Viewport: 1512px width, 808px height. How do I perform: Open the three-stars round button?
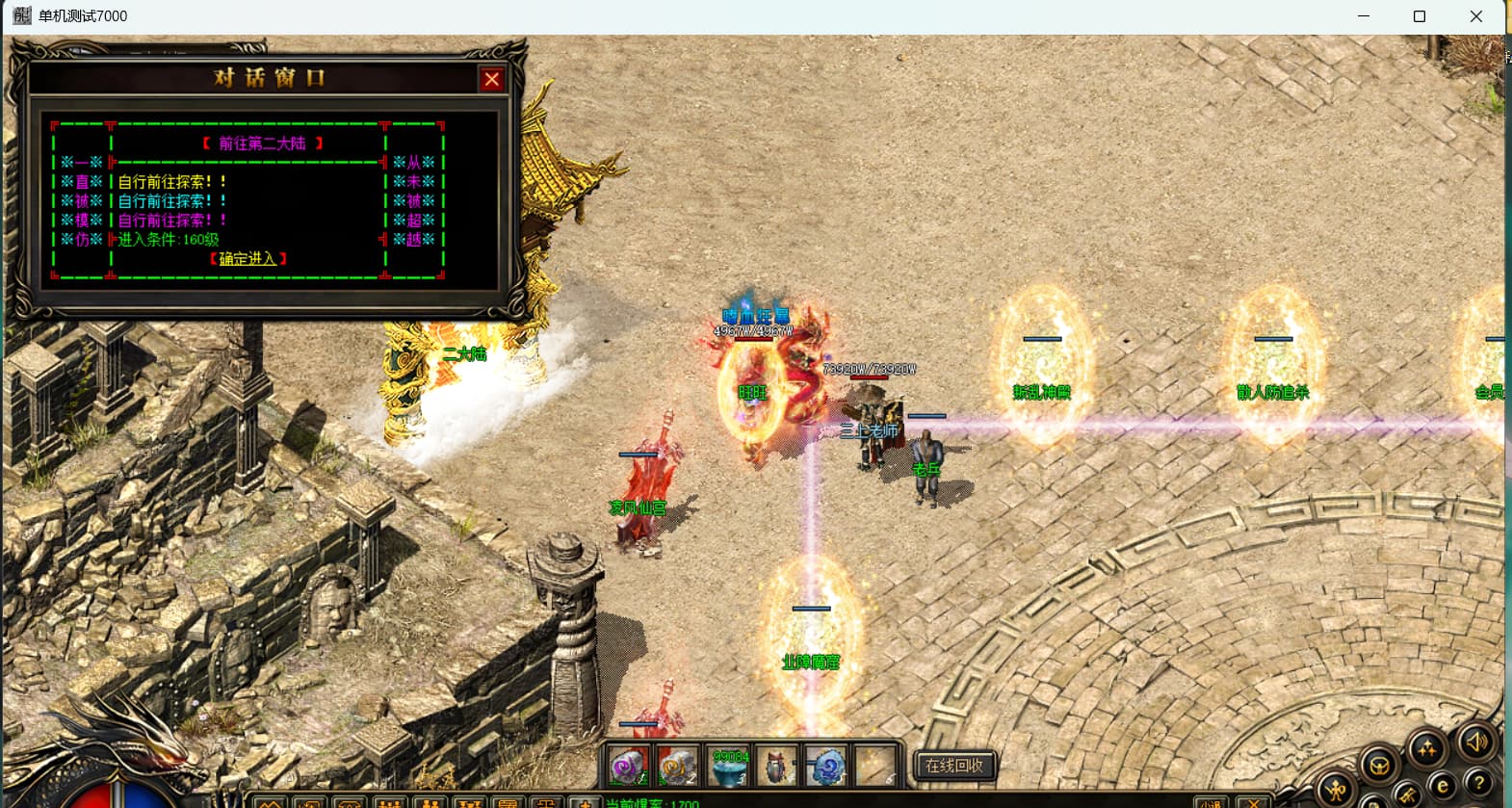[1427, 748]
